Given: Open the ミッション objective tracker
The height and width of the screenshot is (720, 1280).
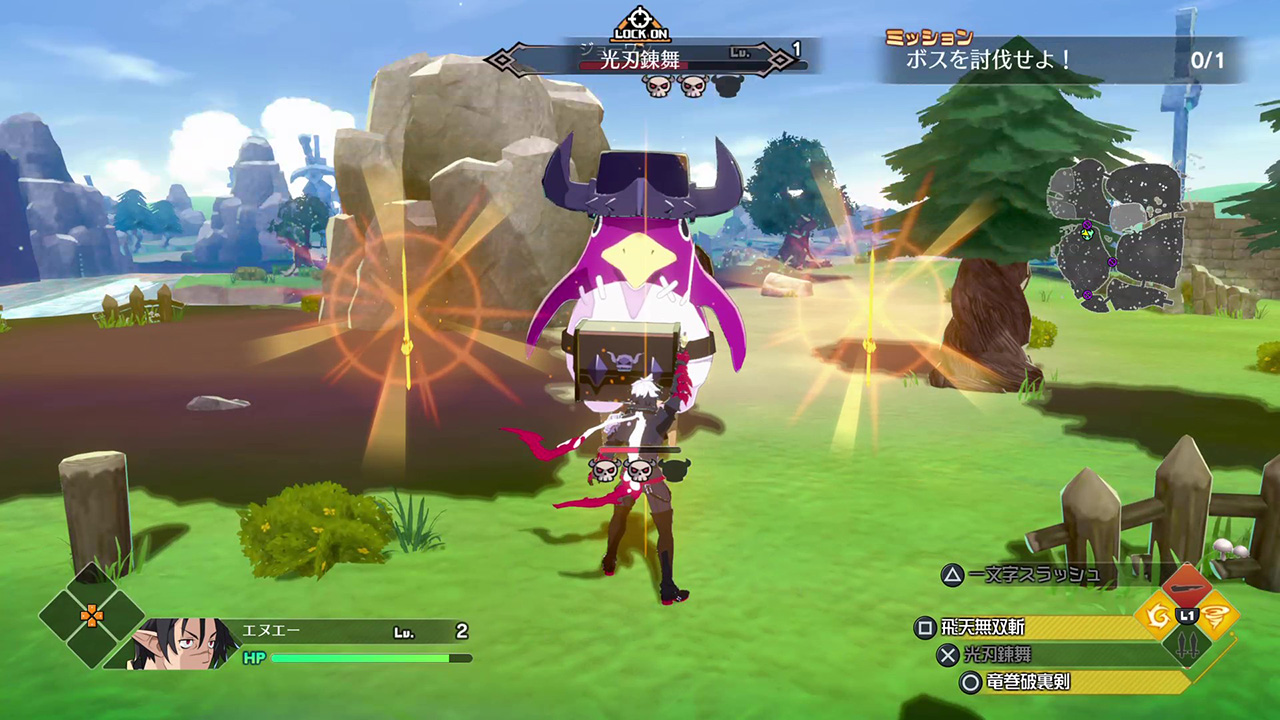Looking at the screenshot, I should click(x=1062, y=58).
